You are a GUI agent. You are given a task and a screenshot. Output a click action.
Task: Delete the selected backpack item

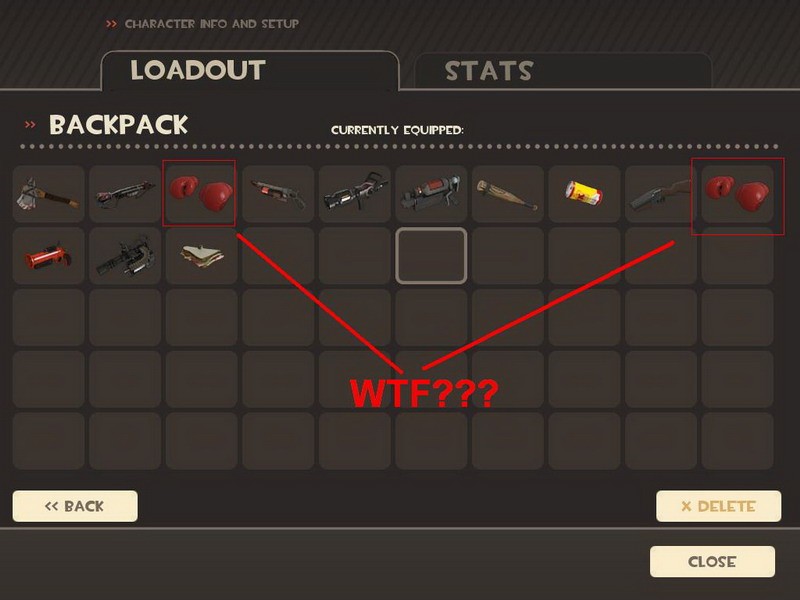[x=718, y=506]
